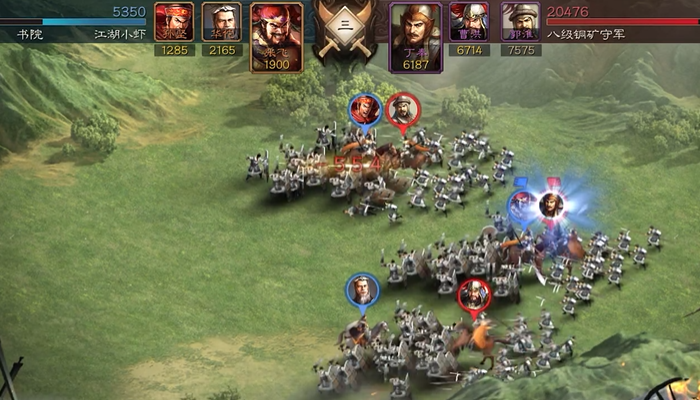Select the 华佗 hero portrait
The height and width of the screenshot is (400, 700).
[x=222, y=22]
